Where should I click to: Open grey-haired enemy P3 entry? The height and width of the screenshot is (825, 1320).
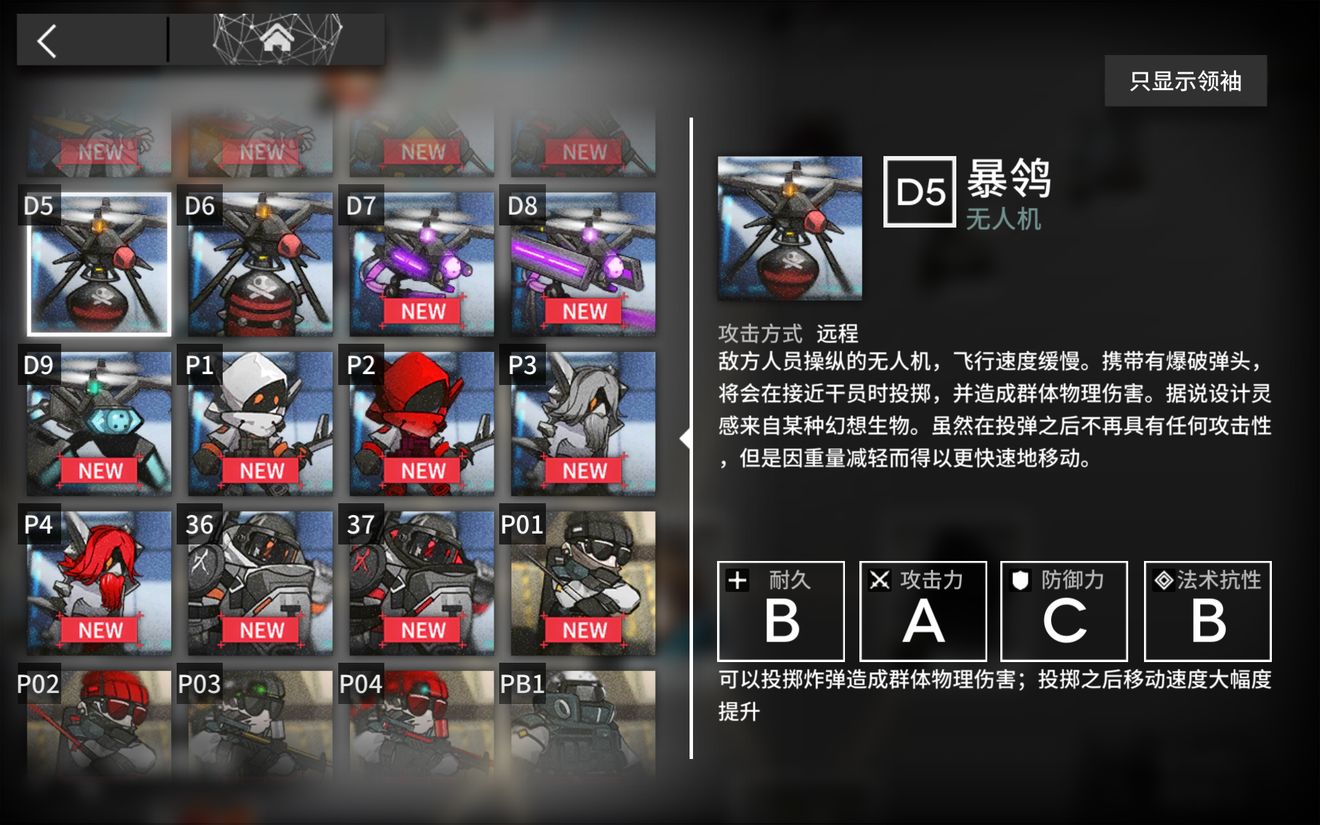point(583,424)
